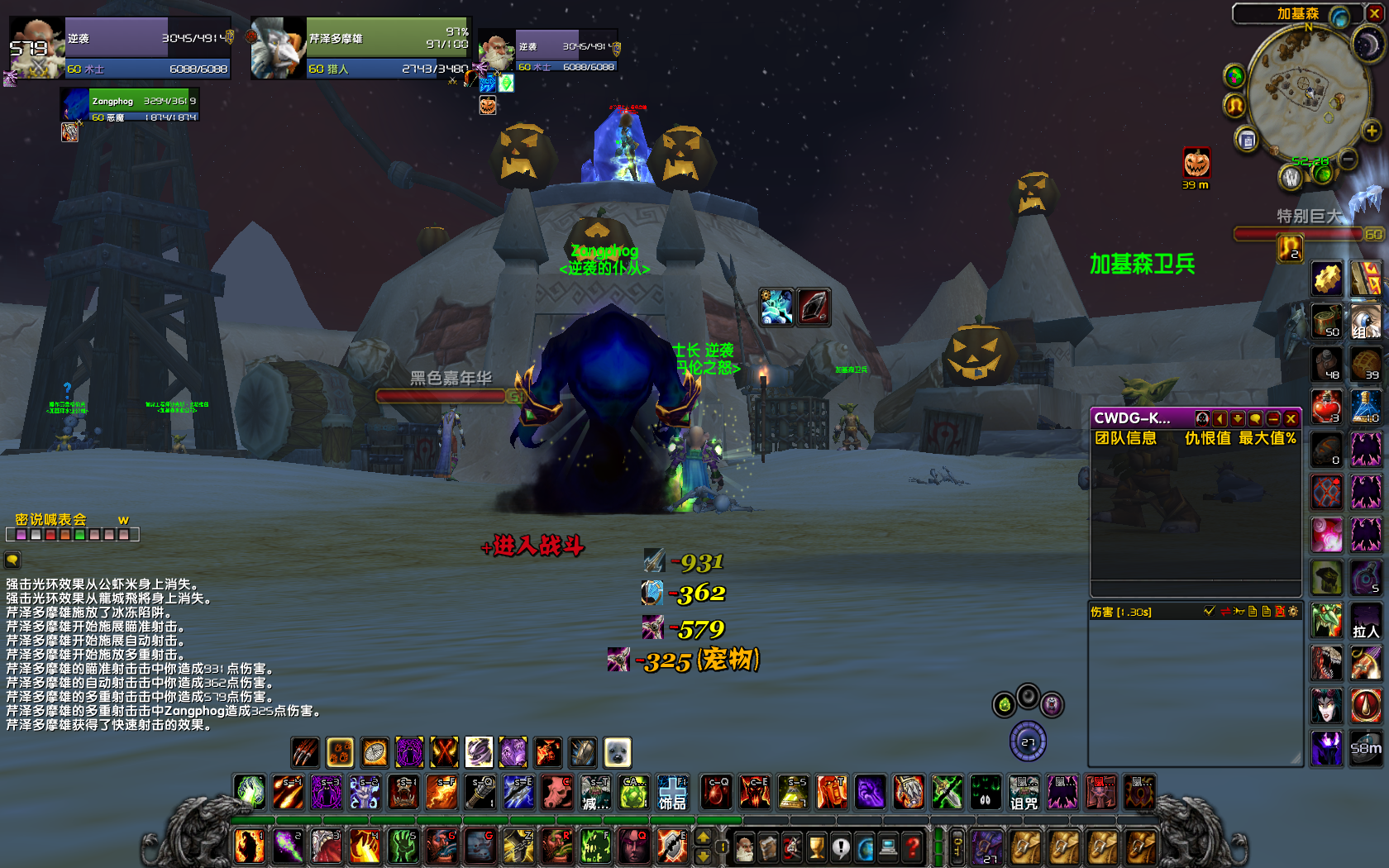Activate the 诅咒 curse action button
This screenshot has width=1389, height=868.
point(1024,793)
